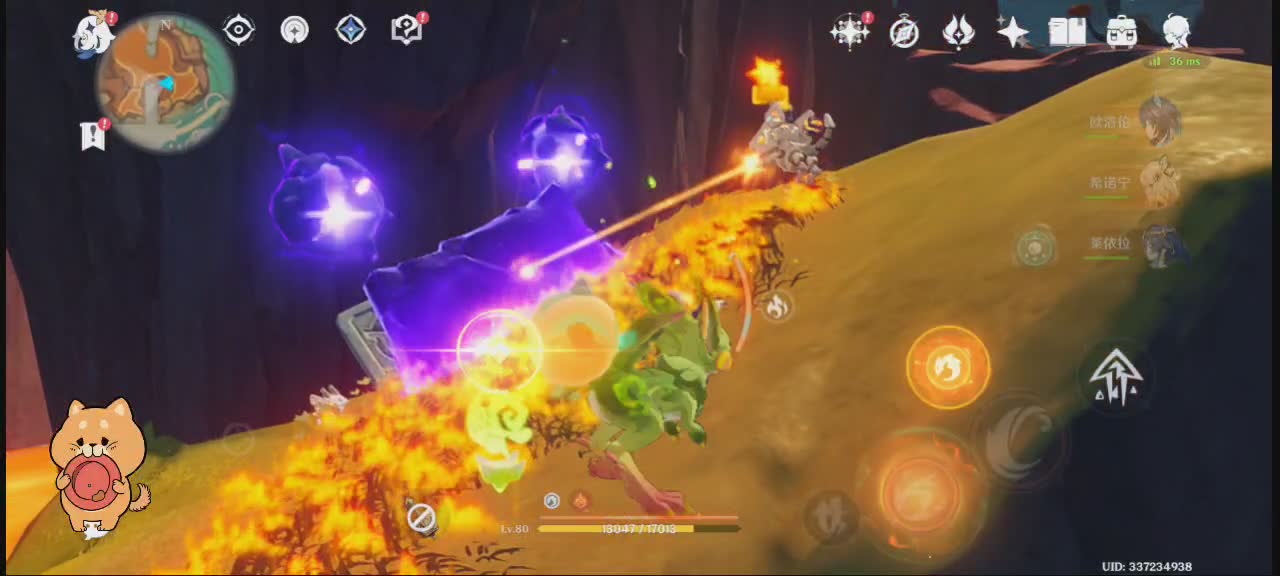This screenshot has height=576, width=1280.
Task: Open the events compass star icon
Action: point(850,32)
